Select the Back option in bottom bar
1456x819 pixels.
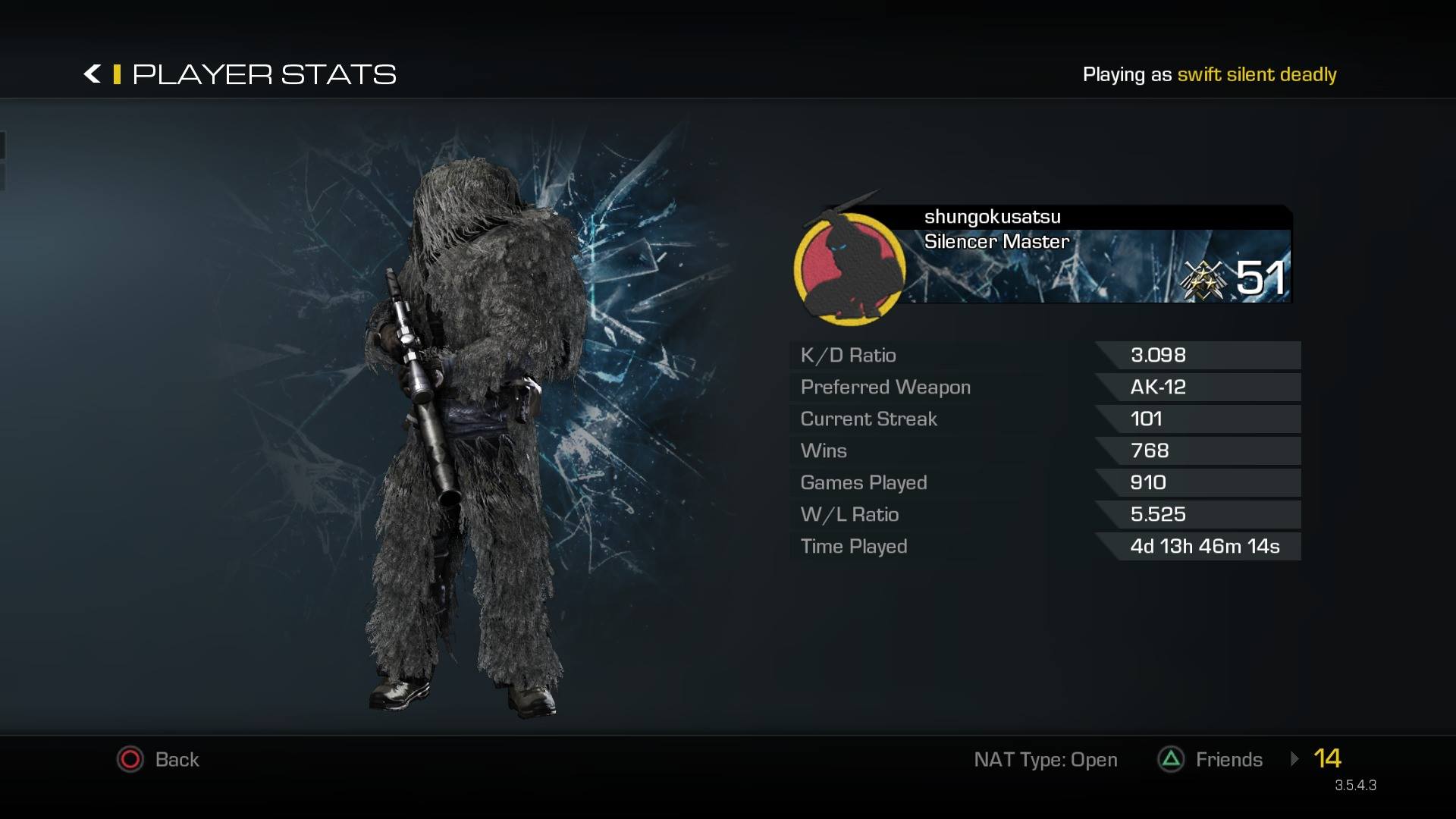158,759
